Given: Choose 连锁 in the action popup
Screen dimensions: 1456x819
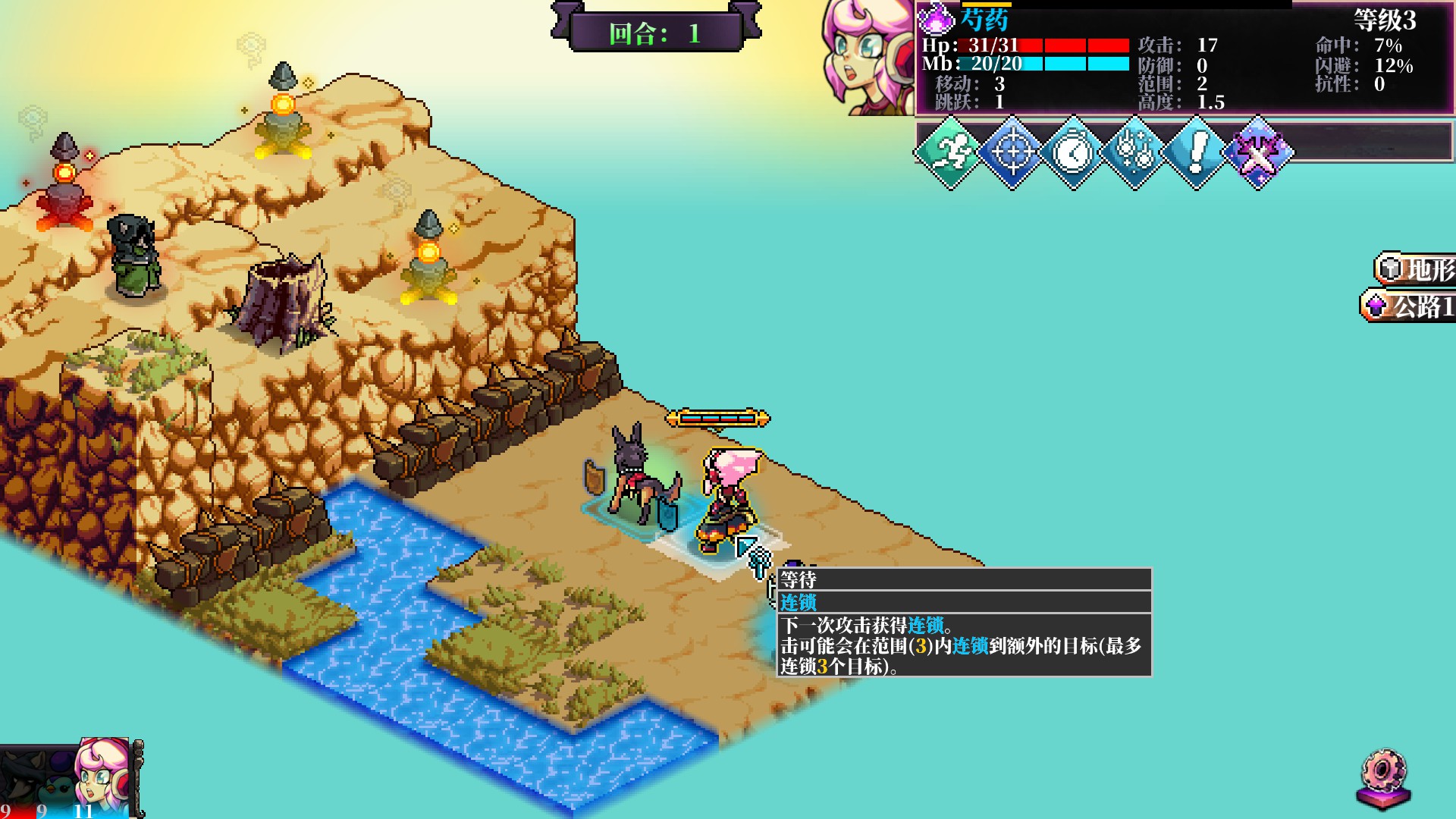Looking at the screenshot, I should pyautogui.click(x=963, y=603).
